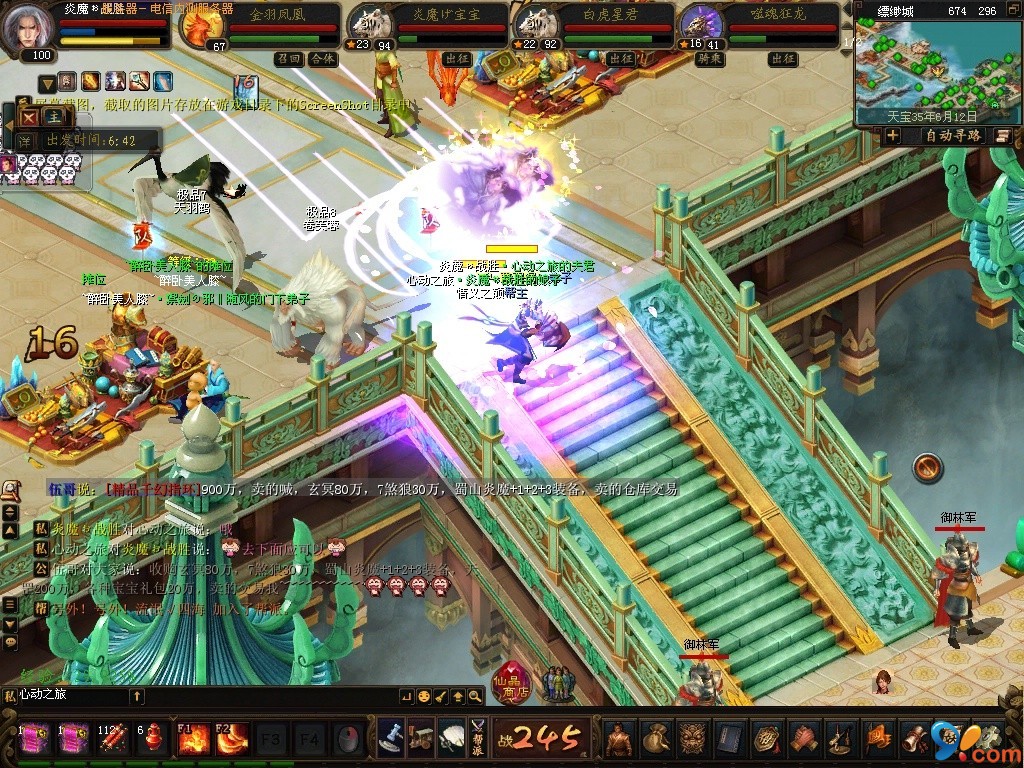Open the money pouch bag icon
This screenshot has height=768, width=1024.
coord(656,738)
